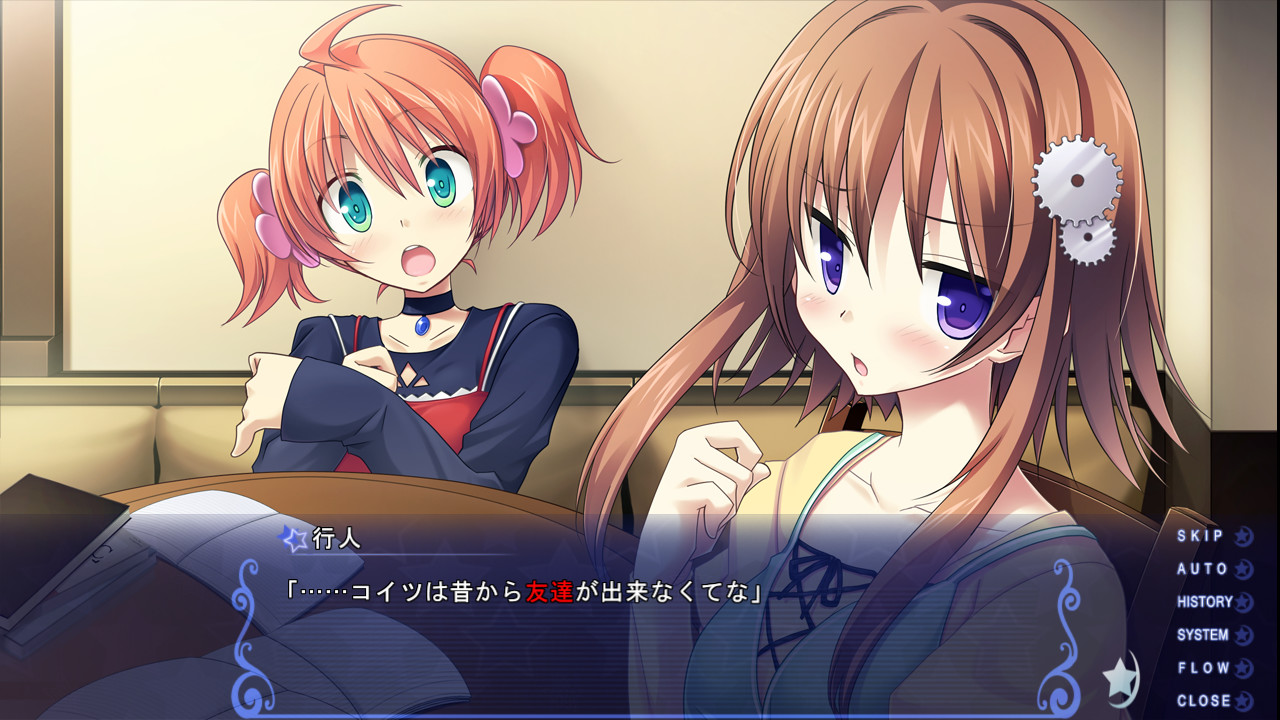1280x720 pixels.
Task: Click the star emblem beside the name 行人
Action: pos(291,540)
